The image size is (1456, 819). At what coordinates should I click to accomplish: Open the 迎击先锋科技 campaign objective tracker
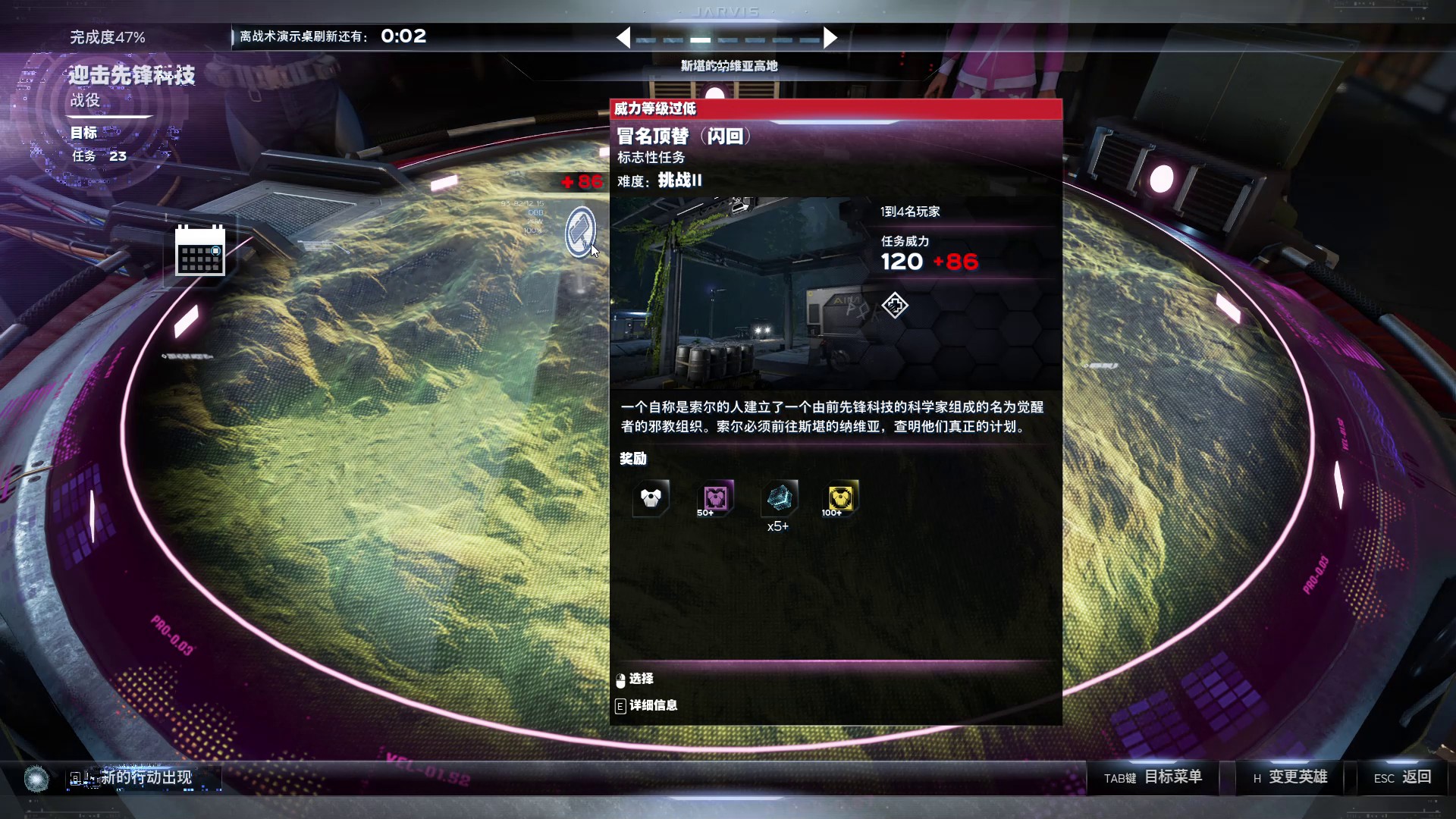132,76
